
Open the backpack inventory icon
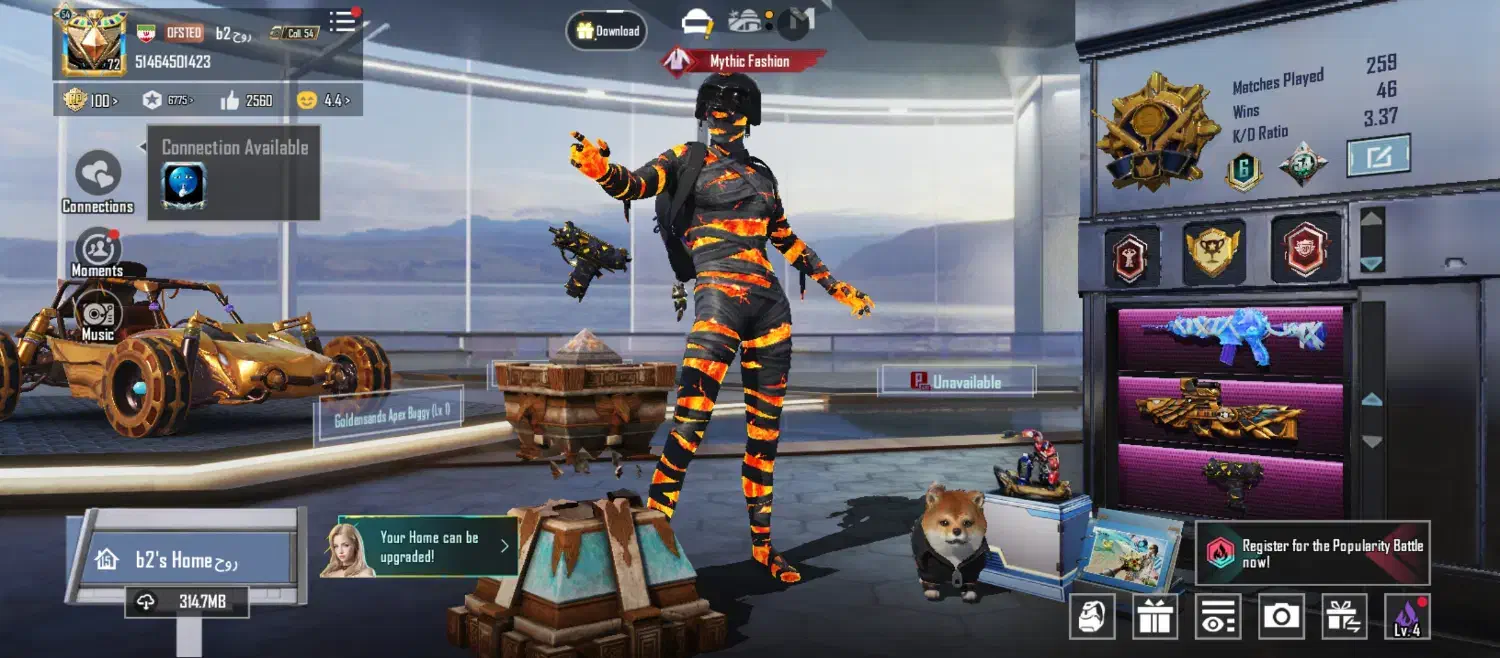click(x=1092, y=616)
